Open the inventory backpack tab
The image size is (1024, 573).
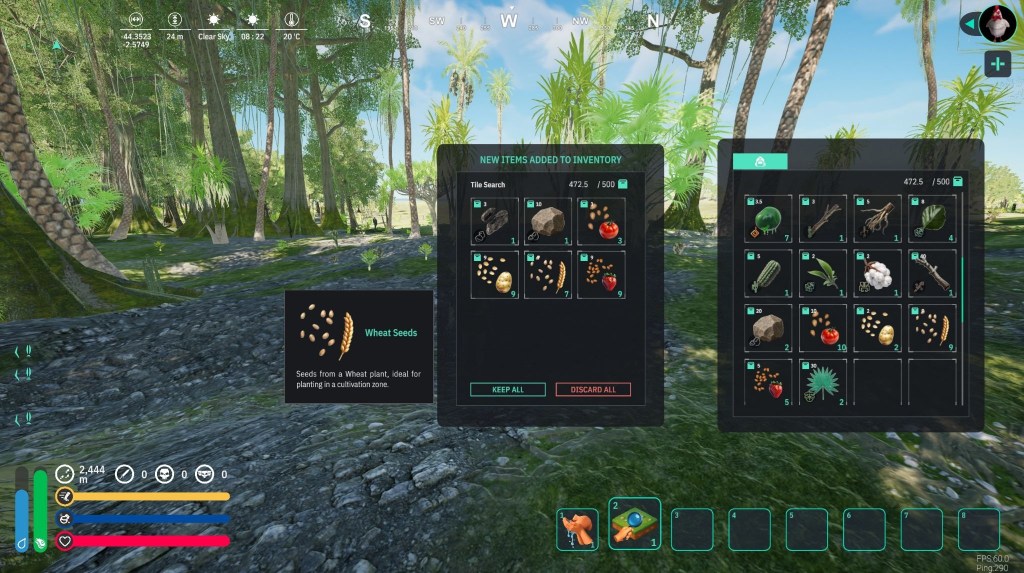pos(759,161)
